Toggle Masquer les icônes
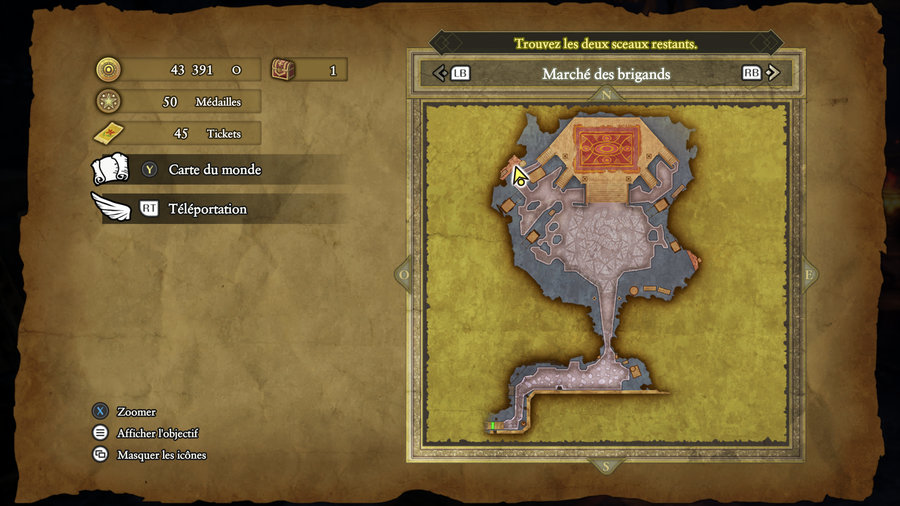 point(161,455)
